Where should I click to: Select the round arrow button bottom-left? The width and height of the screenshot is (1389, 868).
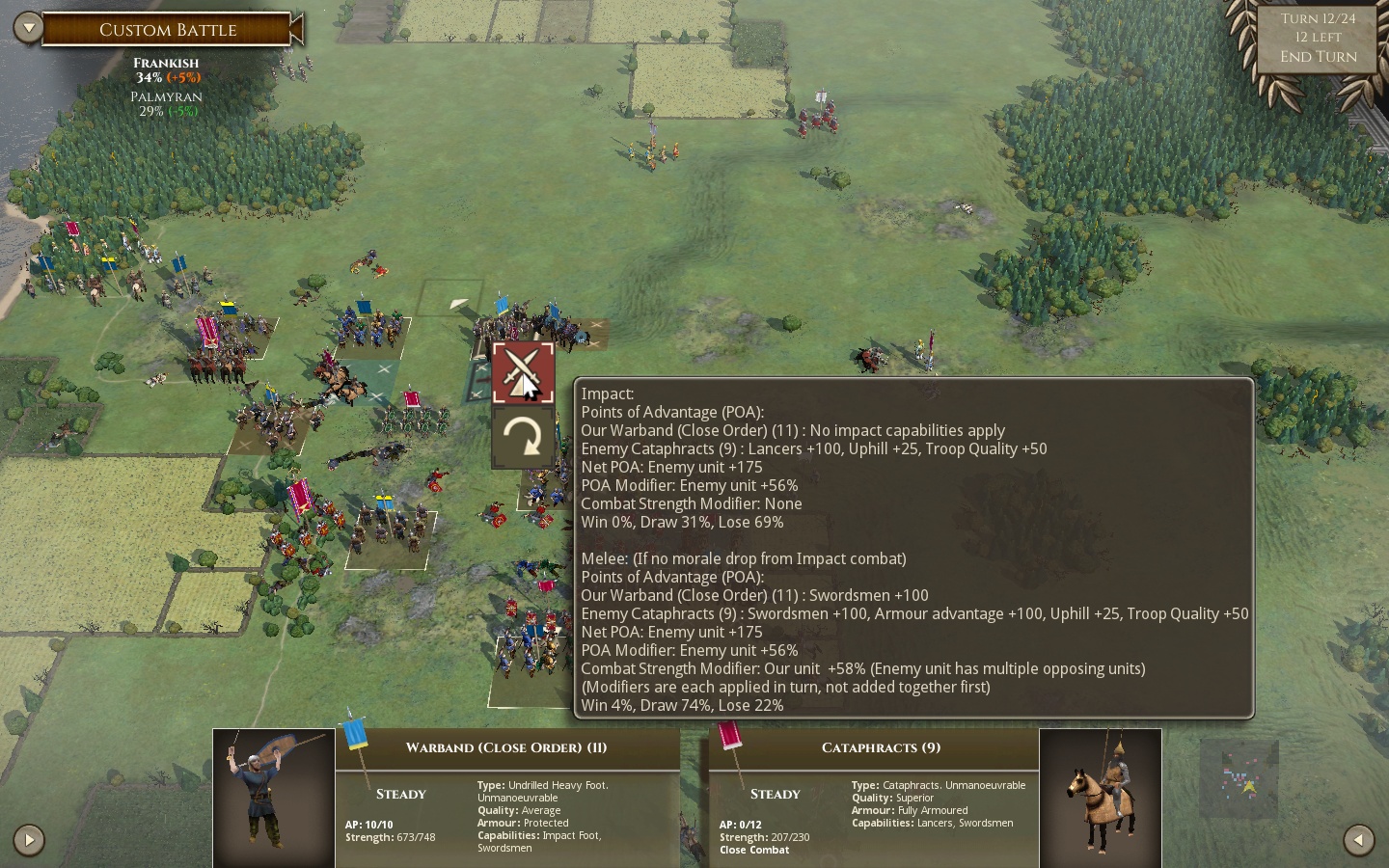(x=29, y=840)
